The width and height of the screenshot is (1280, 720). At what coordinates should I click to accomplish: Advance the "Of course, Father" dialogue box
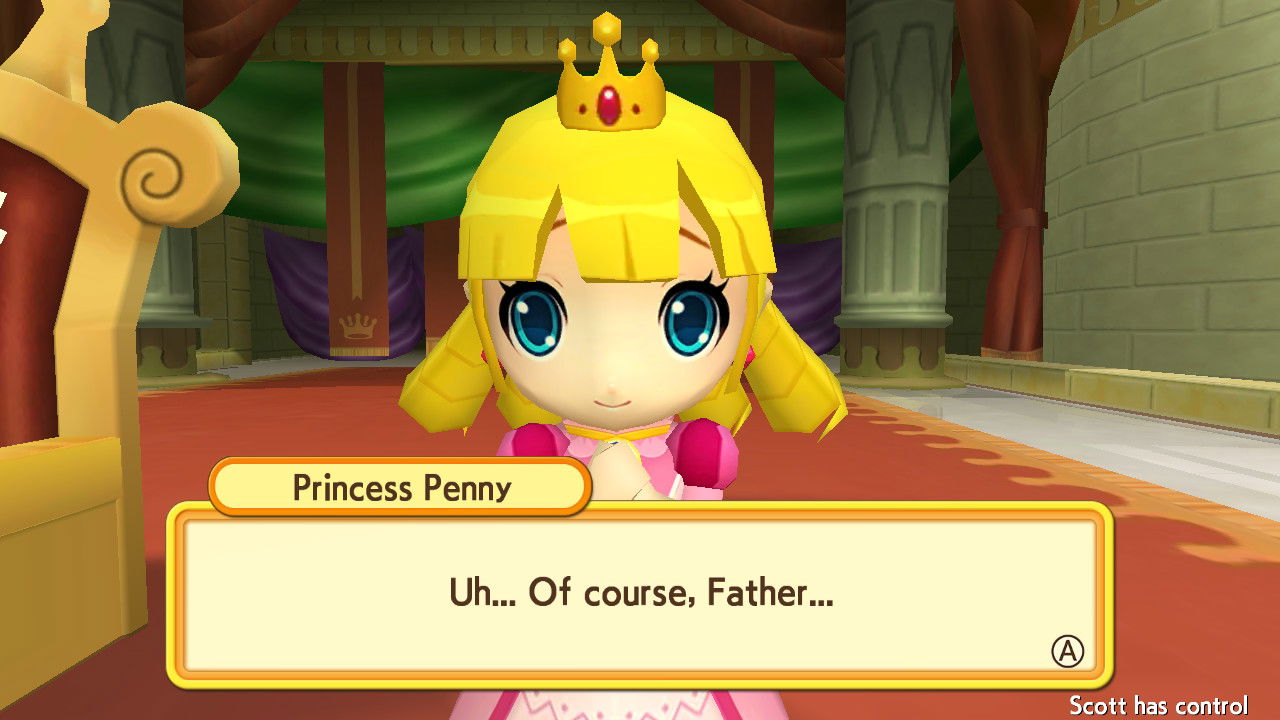coord(1067,652)
